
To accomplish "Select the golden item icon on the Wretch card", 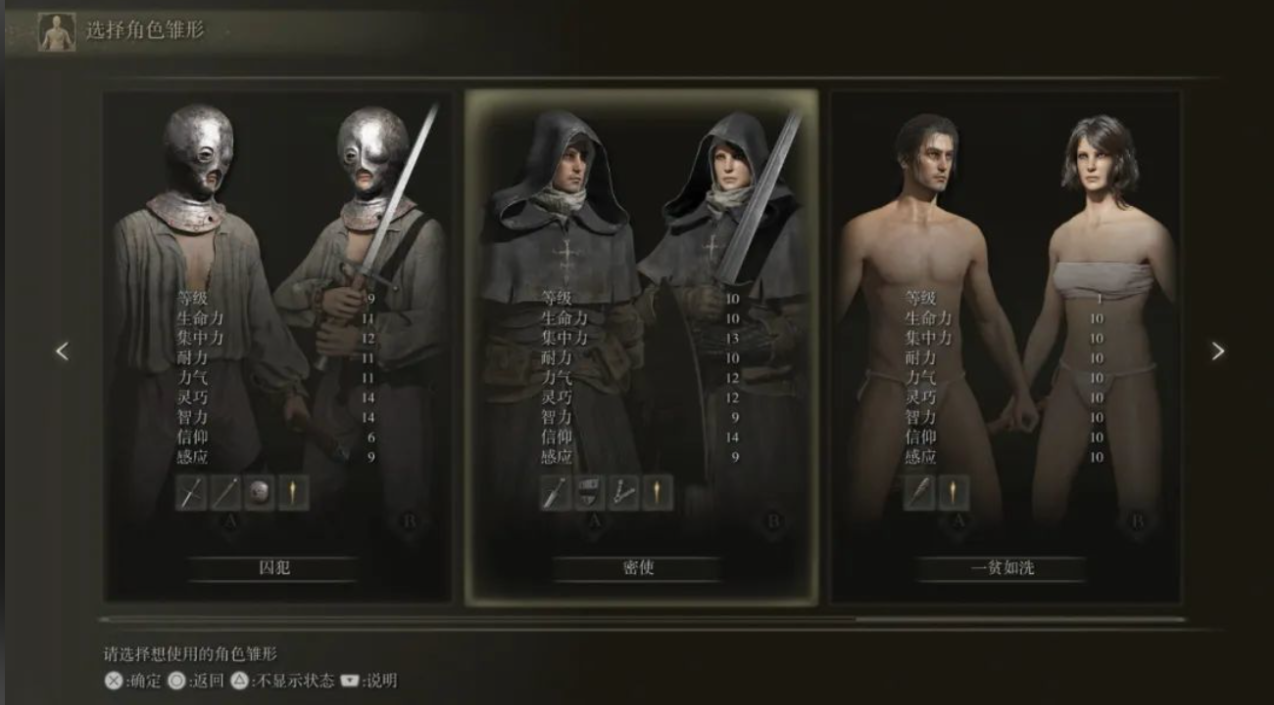I will tap(954, 493).
